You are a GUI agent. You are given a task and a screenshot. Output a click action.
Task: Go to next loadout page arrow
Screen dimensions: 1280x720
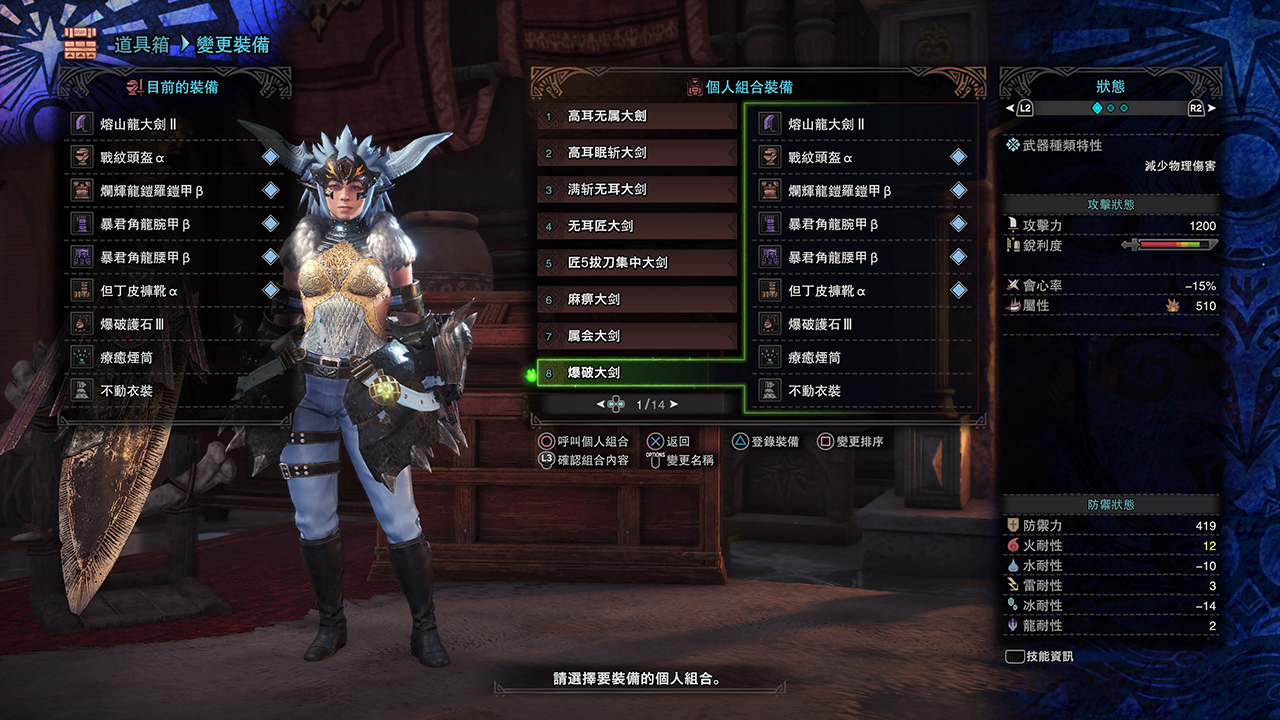click(x=674, y=404)
